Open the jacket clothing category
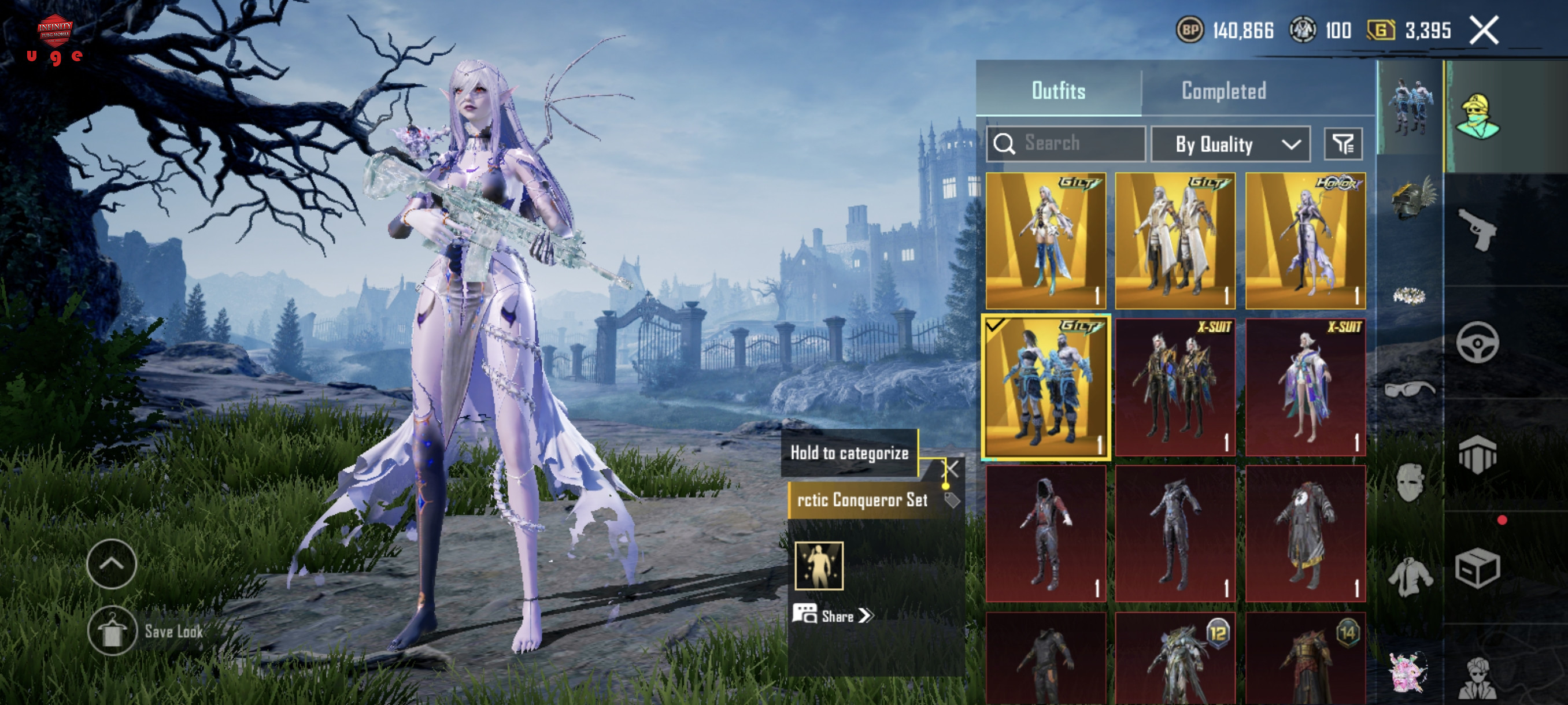Screen dimensions: 1568x705 click(1410, 576)
